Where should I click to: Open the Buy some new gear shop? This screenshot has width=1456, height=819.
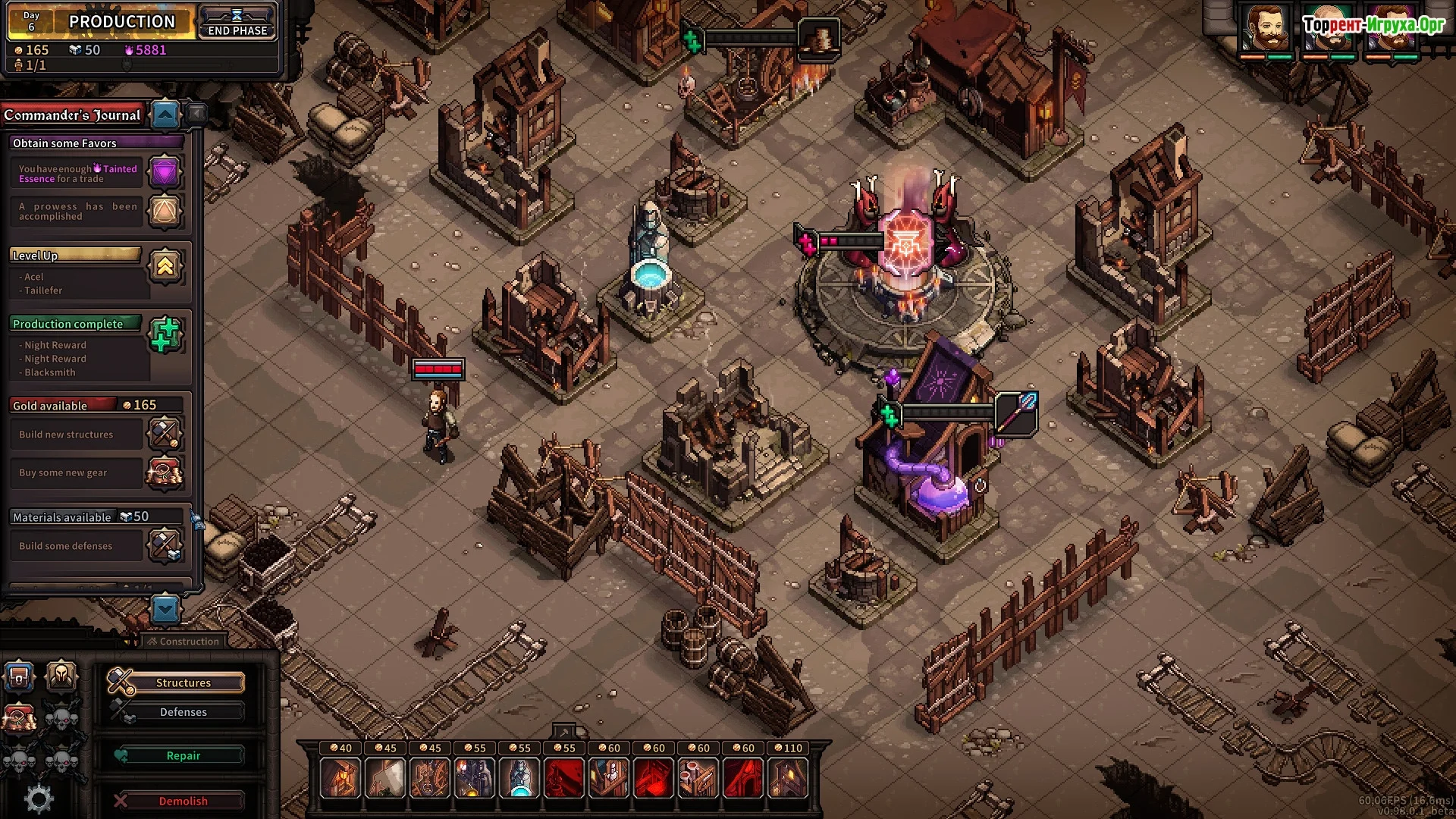(164, 472)
